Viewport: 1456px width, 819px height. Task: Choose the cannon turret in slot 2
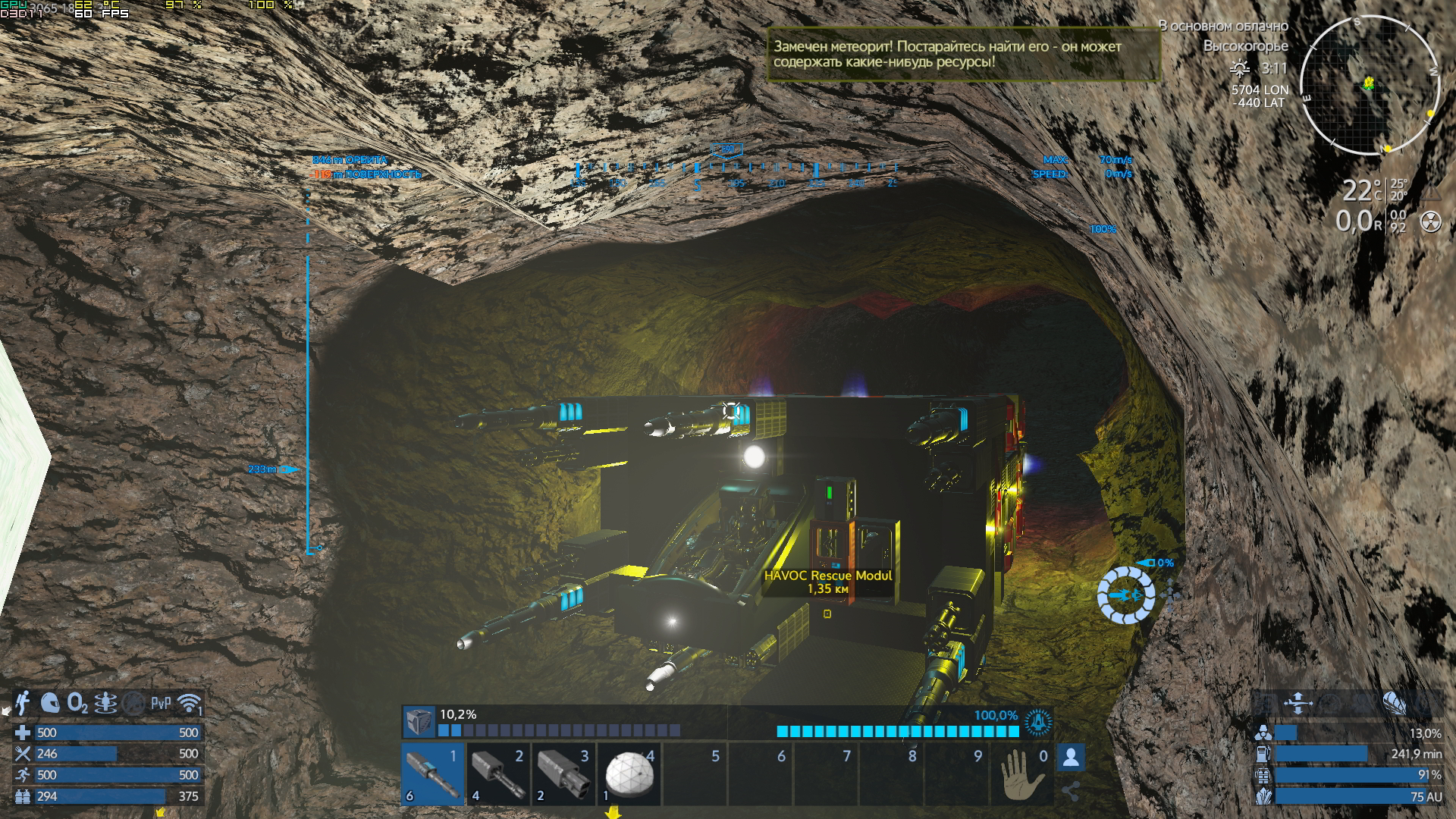pyautogui.click(x=497, y=773)
